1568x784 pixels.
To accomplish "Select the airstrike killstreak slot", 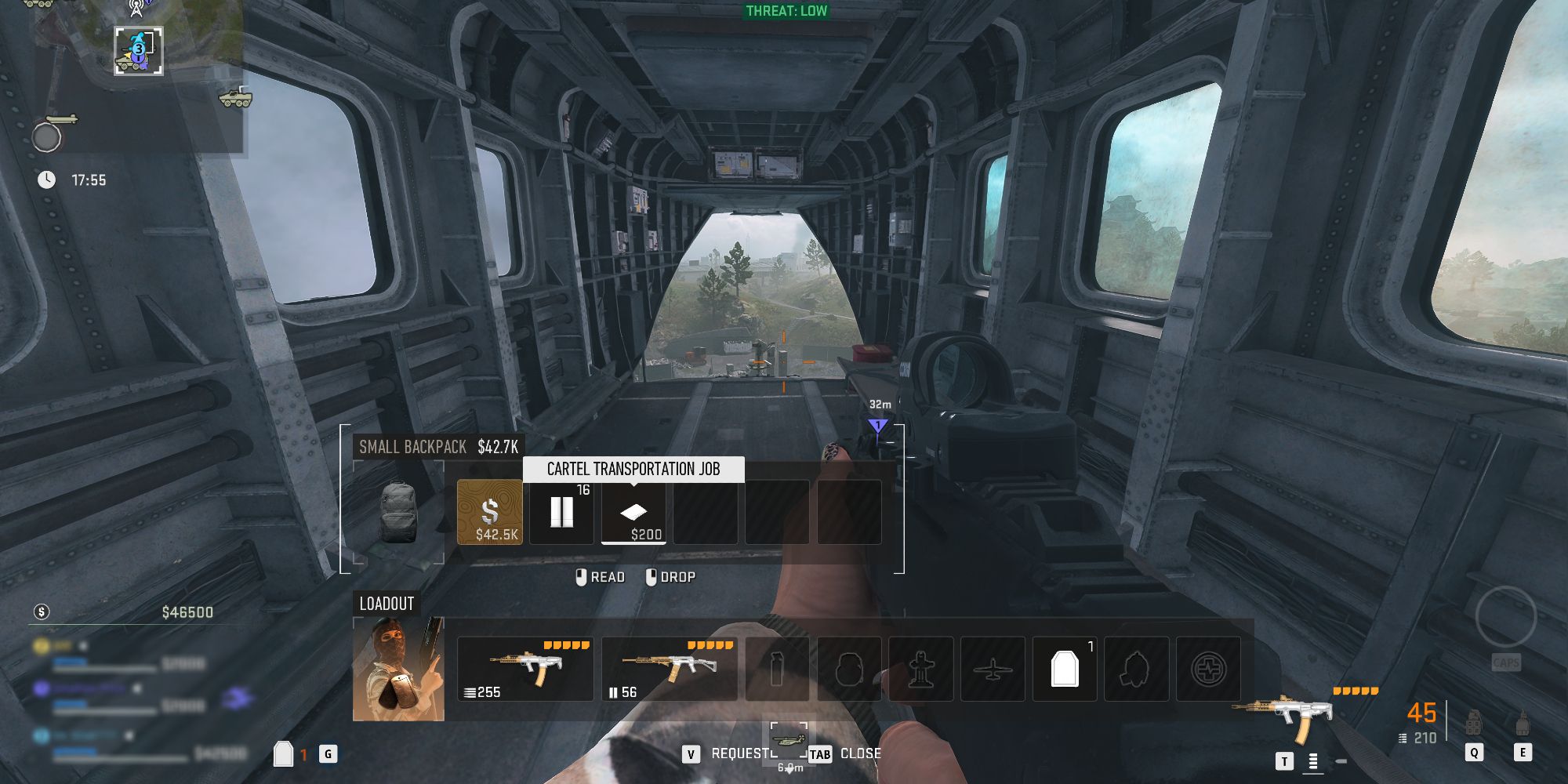I will click(993, 669).
